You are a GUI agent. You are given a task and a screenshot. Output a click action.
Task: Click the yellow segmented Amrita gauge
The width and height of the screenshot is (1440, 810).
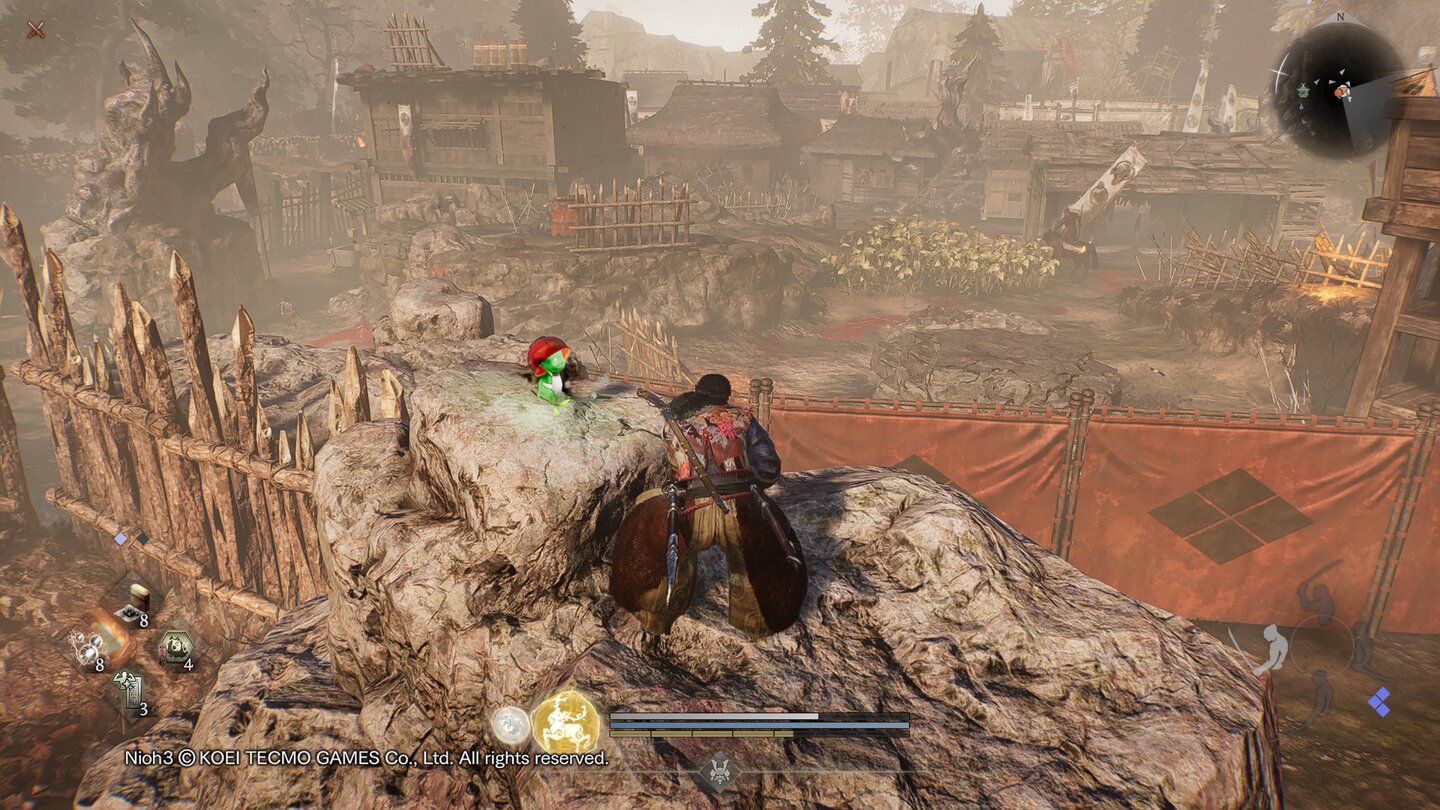click(700, 734)
